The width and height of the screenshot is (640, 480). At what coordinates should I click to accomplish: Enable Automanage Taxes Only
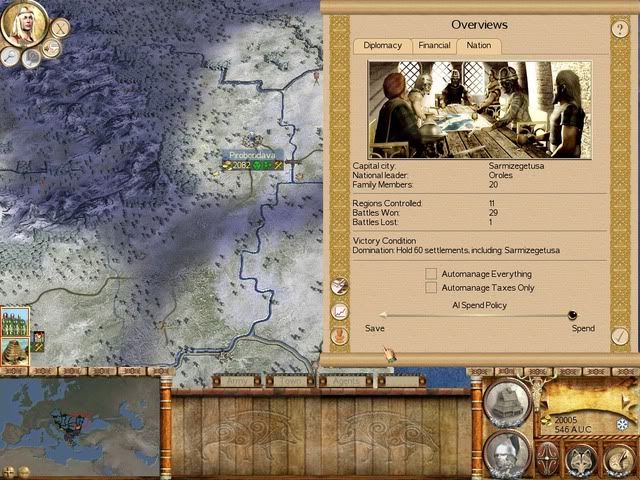point(431,288)
